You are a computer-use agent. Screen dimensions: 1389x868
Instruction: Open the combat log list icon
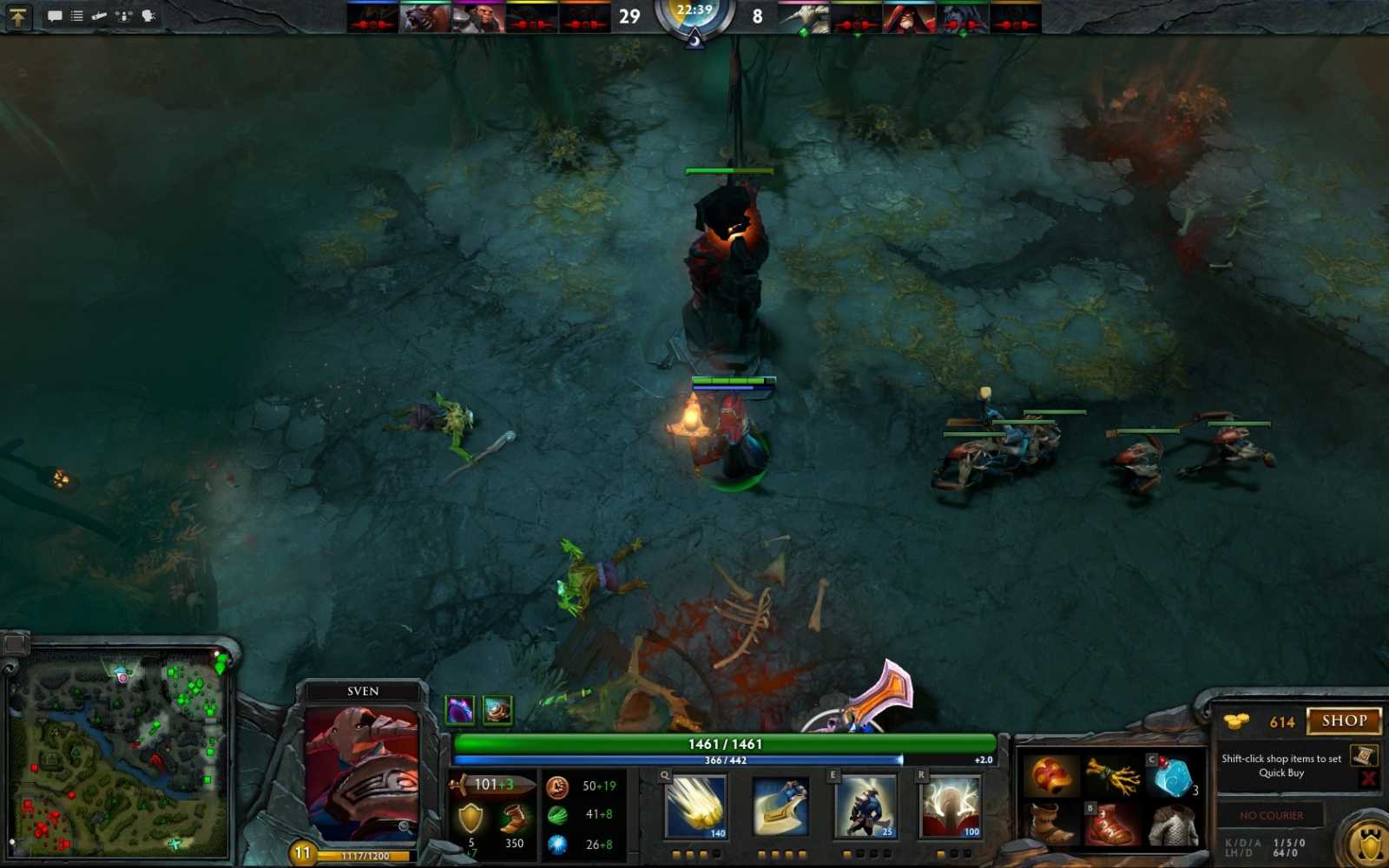pyautogui.click(x=76, y=15)
